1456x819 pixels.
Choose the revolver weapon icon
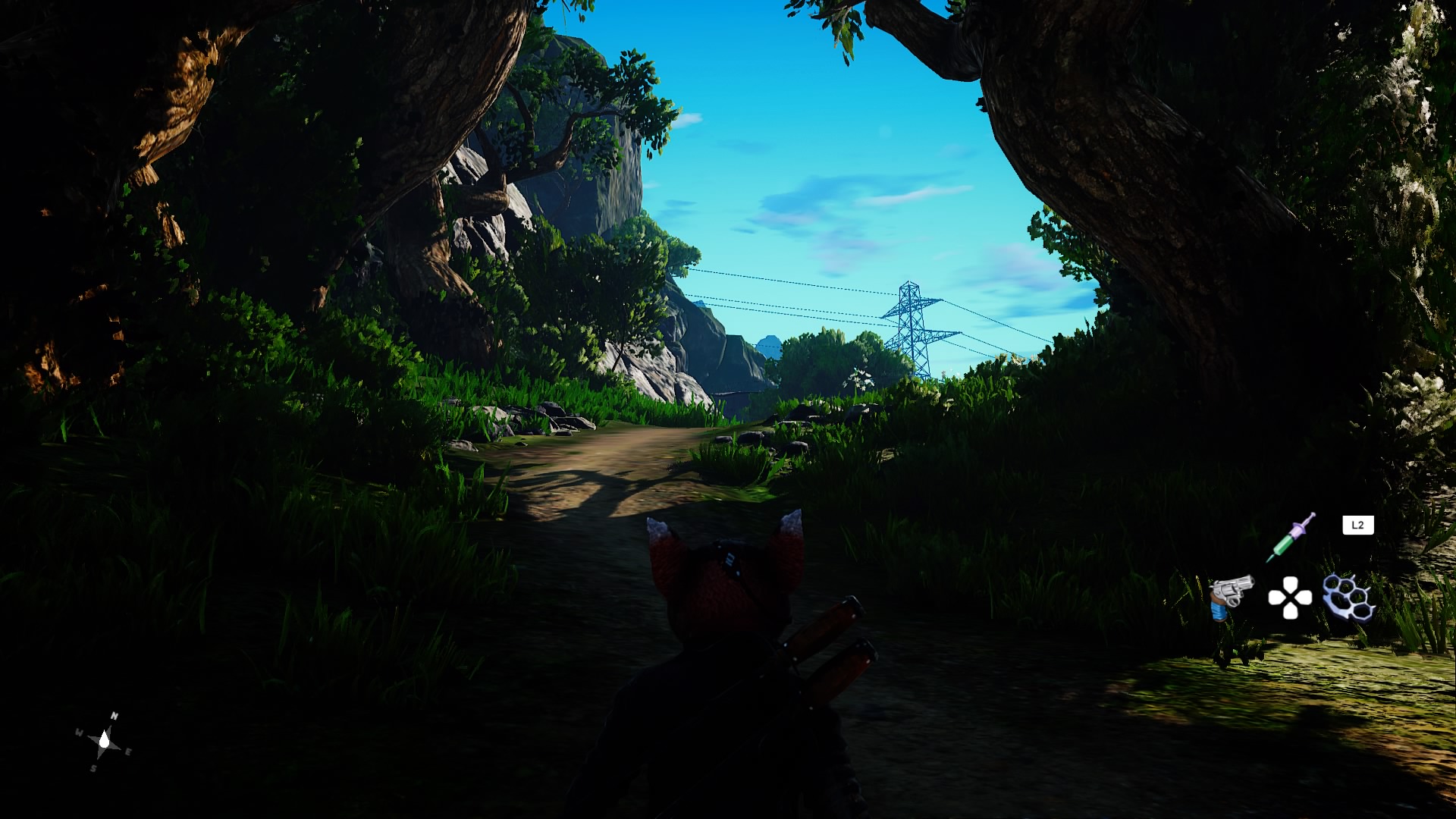coord(1230,597)
